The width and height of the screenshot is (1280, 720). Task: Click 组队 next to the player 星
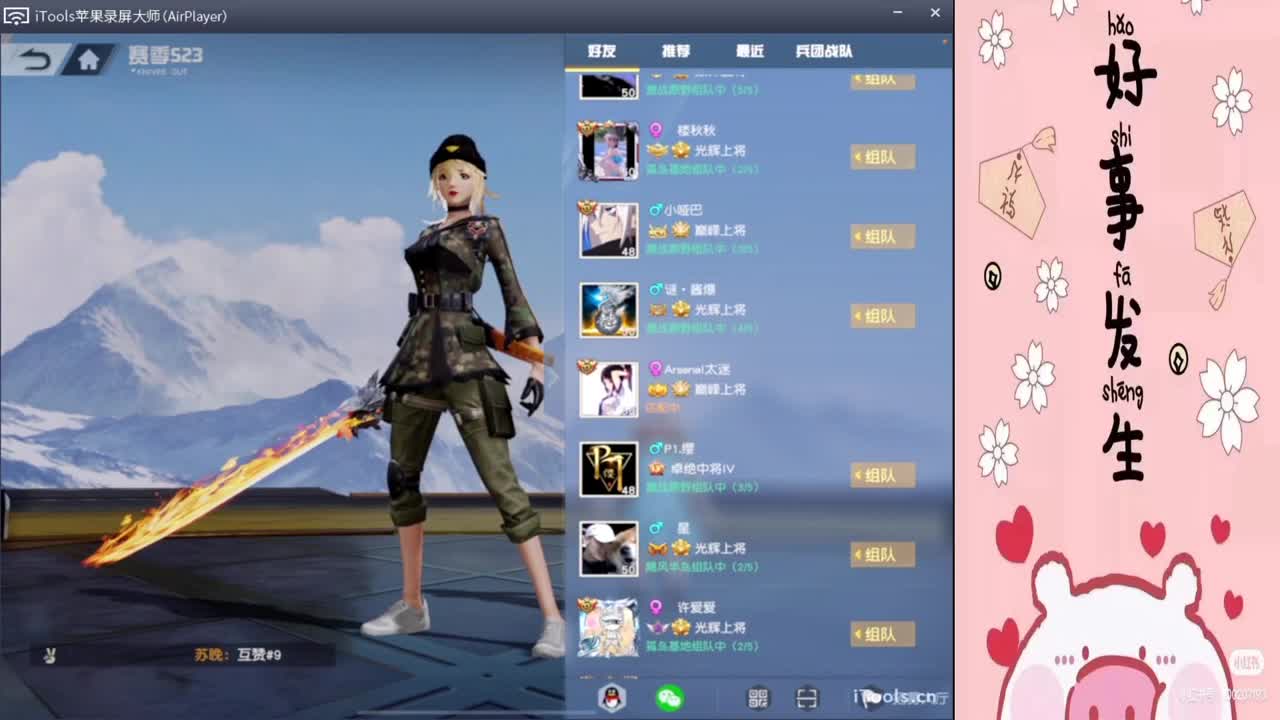pos(883,554)
